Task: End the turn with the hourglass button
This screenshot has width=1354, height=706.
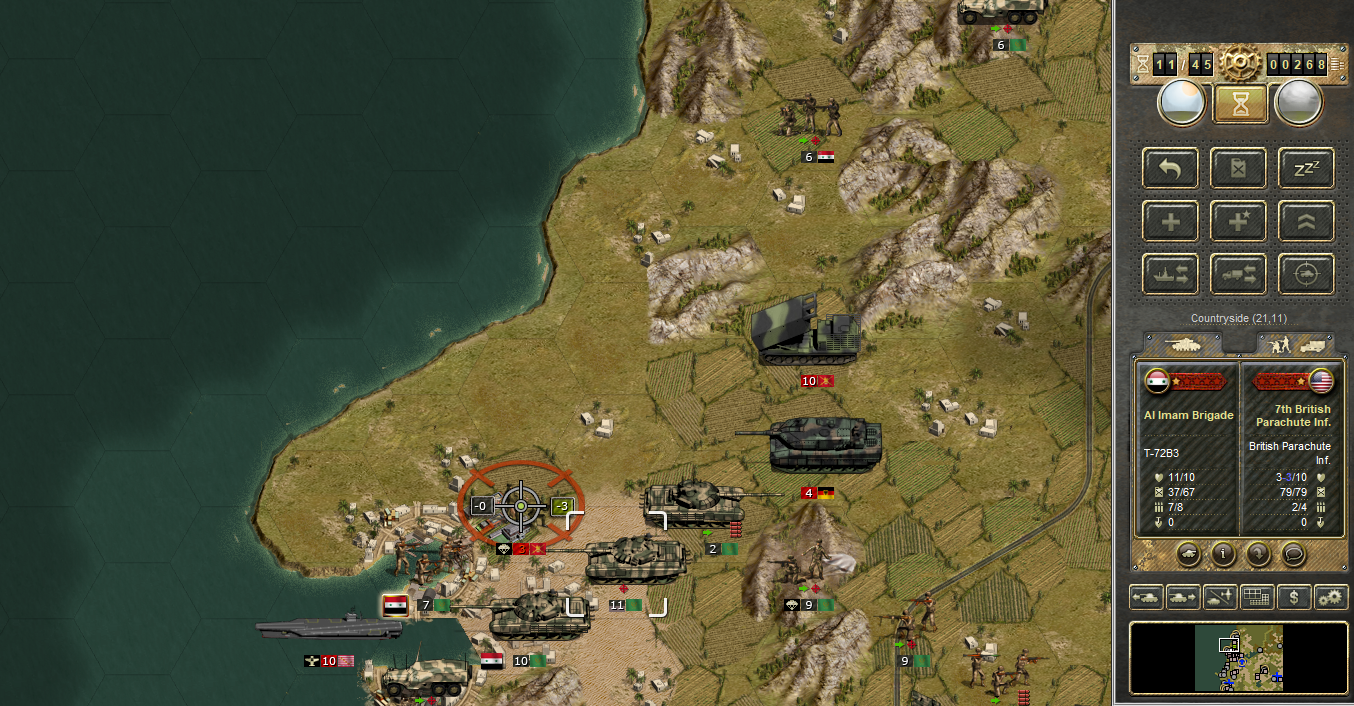Action: tap(1240, 103)
